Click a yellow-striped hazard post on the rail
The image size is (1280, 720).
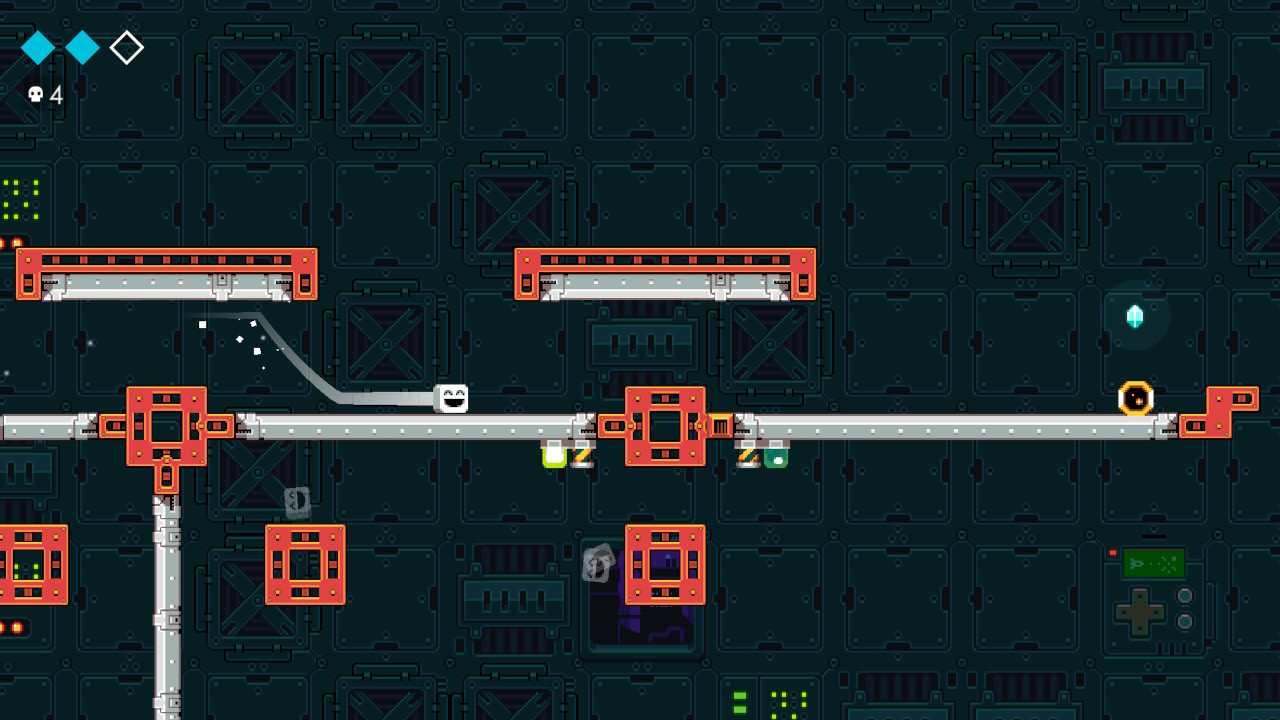585,457
